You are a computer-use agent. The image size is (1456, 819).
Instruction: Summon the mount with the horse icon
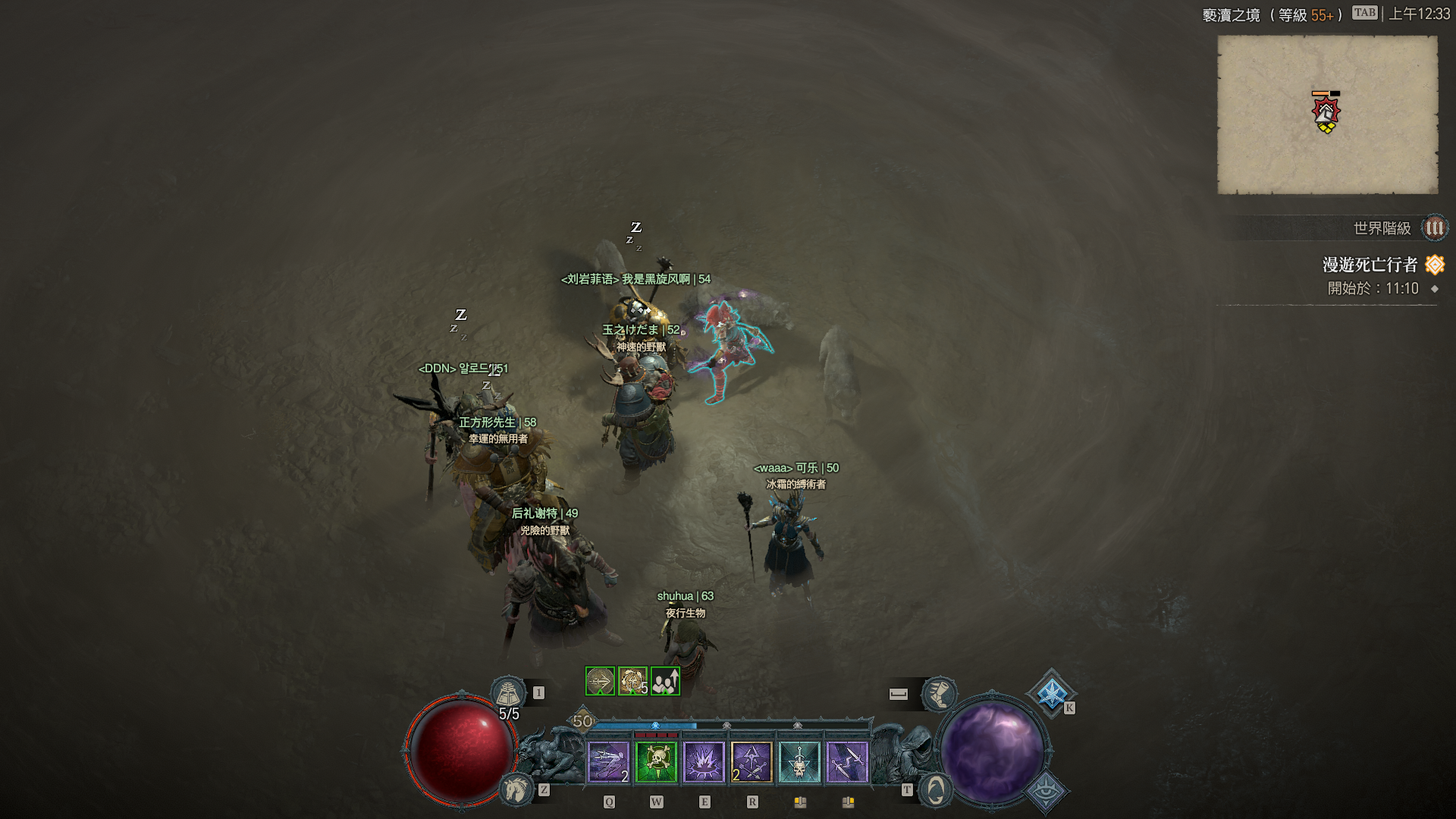[x=516, y=789]
